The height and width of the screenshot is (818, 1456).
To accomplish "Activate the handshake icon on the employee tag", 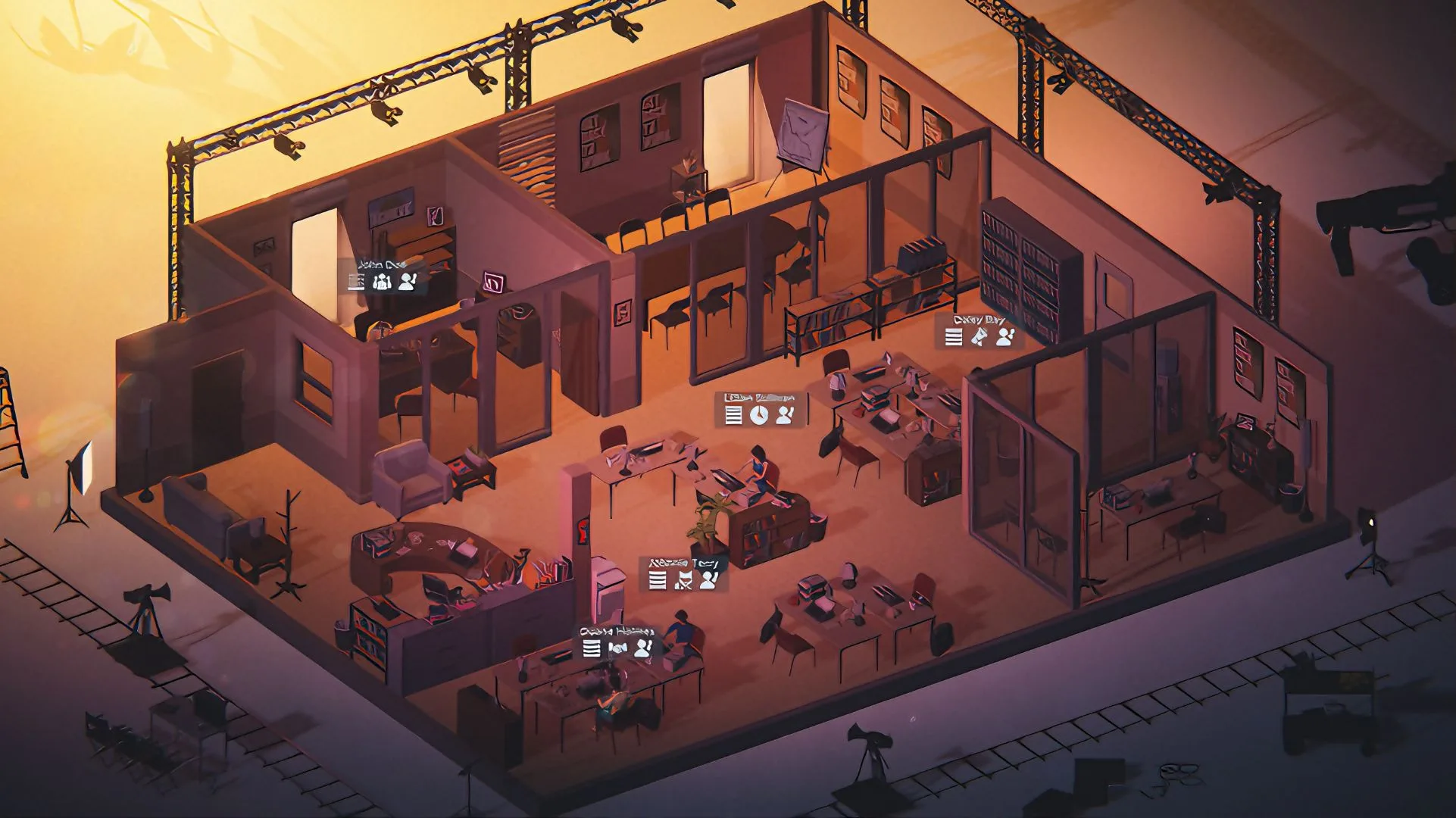I will tap(617, 648).
